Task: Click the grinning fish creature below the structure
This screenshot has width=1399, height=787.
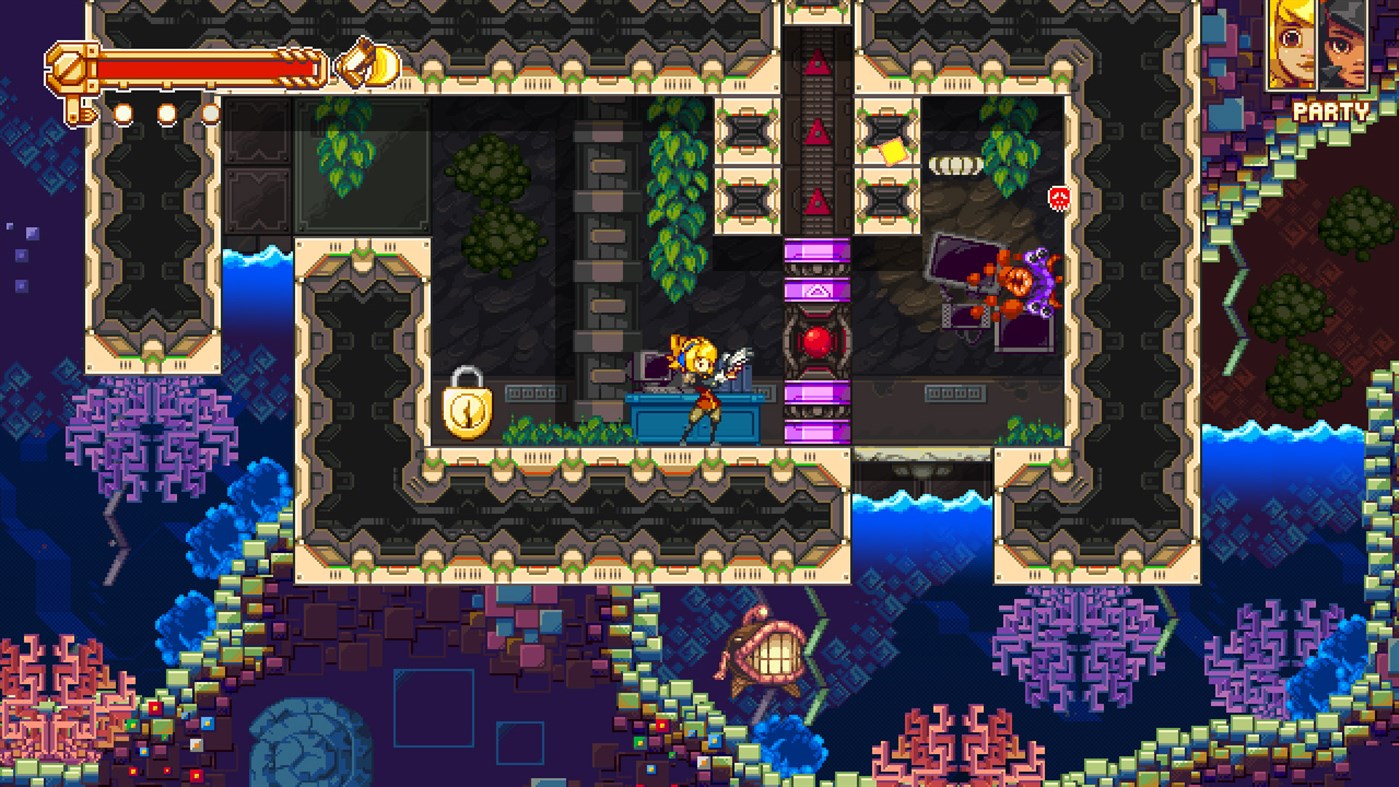Action: (763, 655)
